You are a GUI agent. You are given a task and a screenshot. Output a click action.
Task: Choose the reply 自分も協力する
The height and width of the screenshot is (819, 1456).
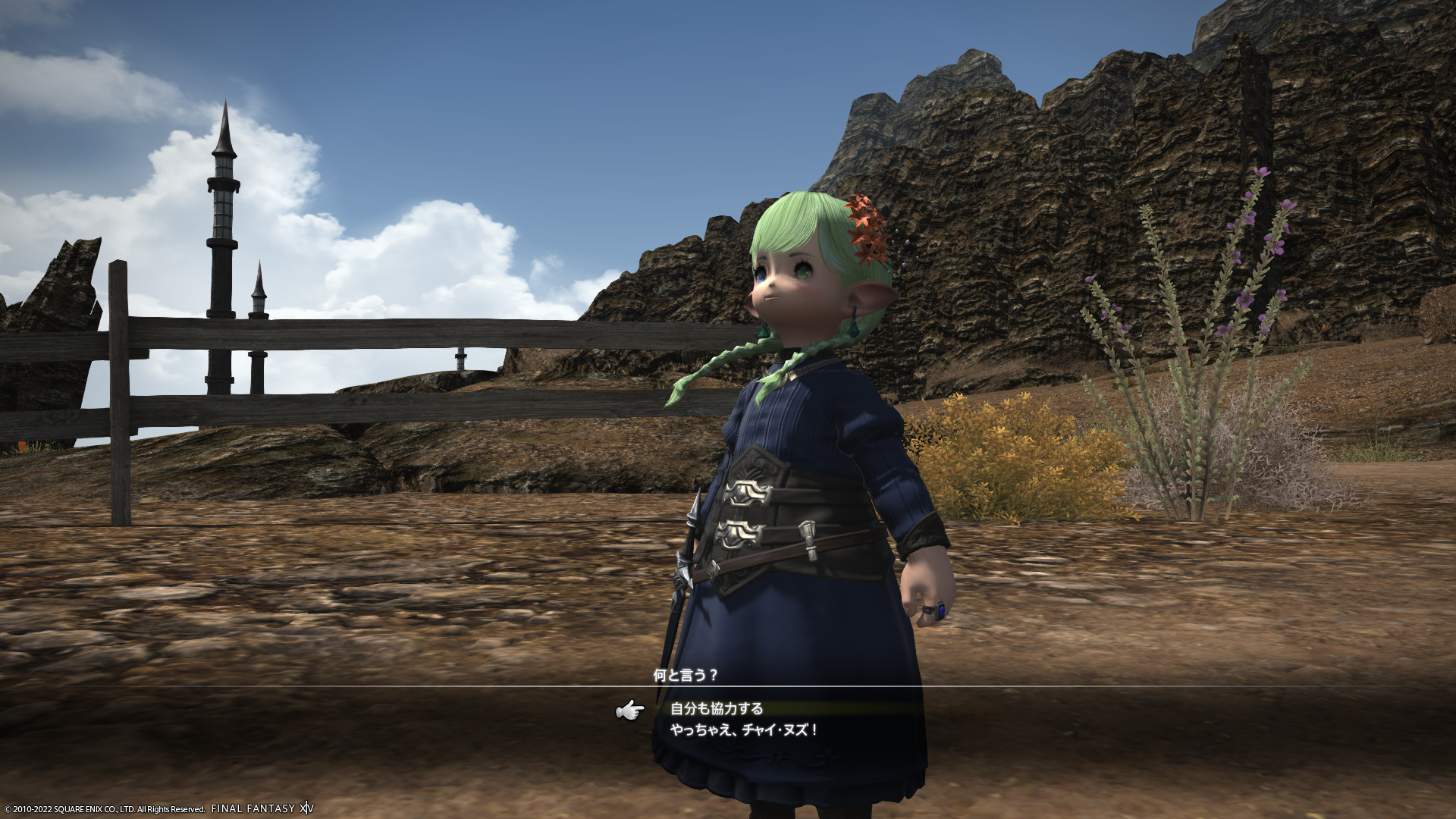coord(717,709)
